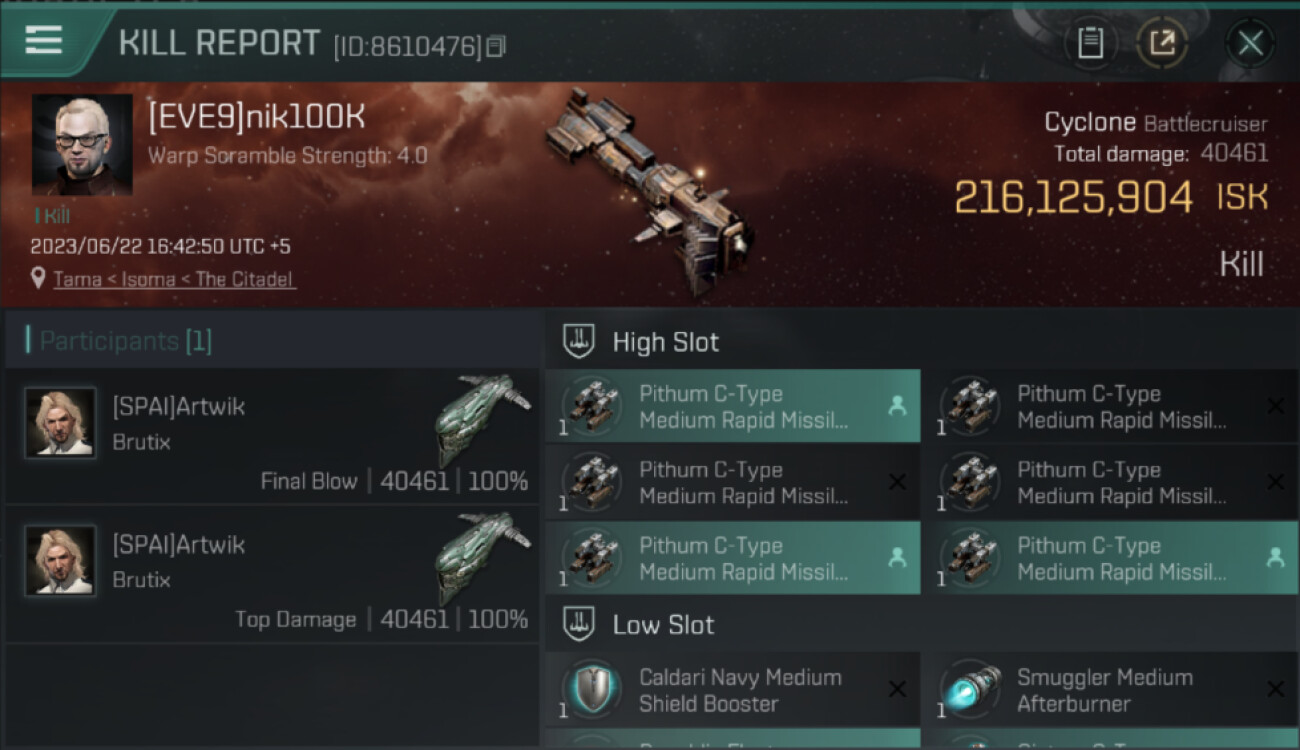The width and height of the screenshot is (1300, 750).
Task: Copy the kill report ID
Action: coord(496,46)
